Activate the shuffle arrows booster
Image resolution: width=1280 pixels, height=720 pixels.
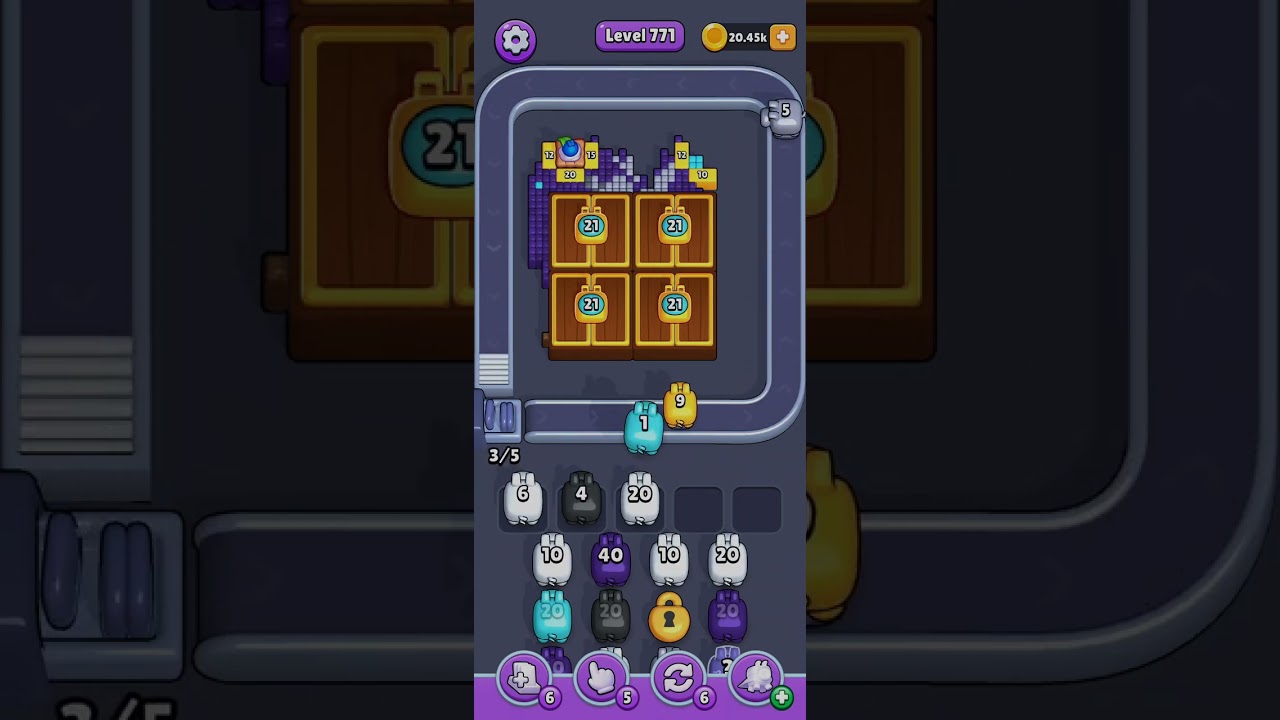[679, 679]
